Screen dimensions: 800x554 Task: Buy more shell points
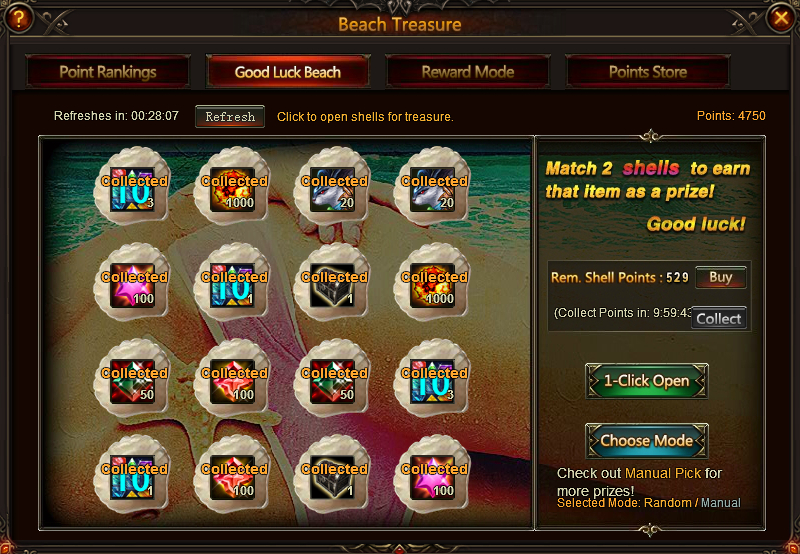720,278
